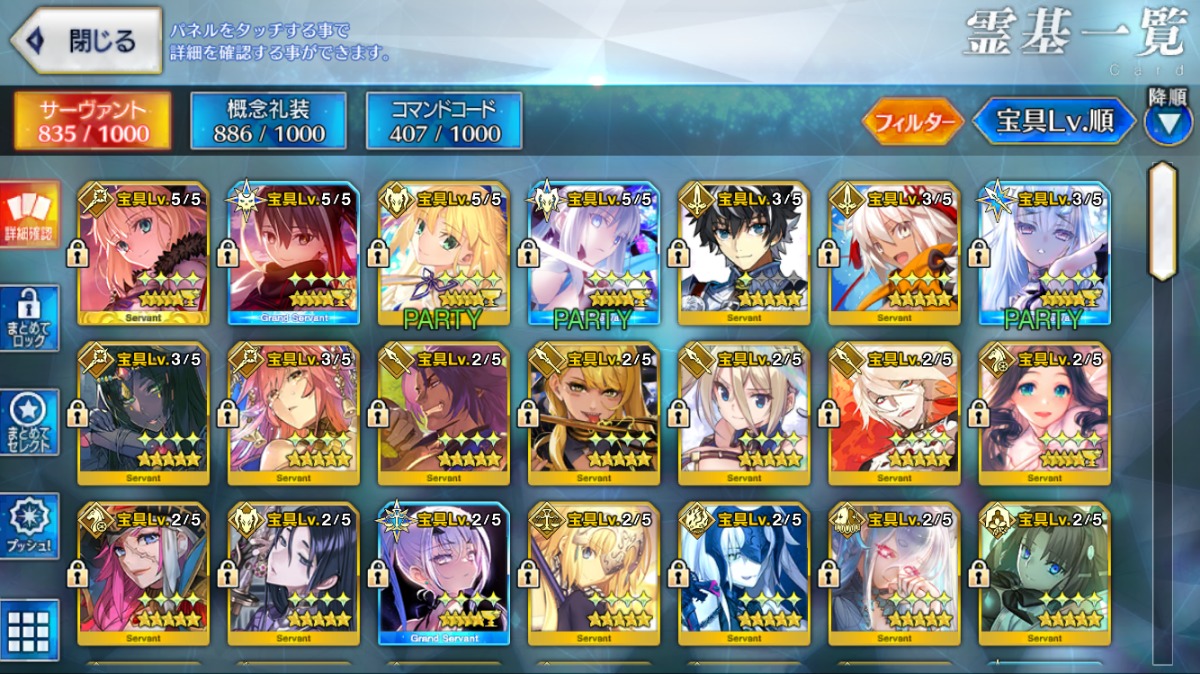Click the list scrollbar handle

coord(1161,220)
